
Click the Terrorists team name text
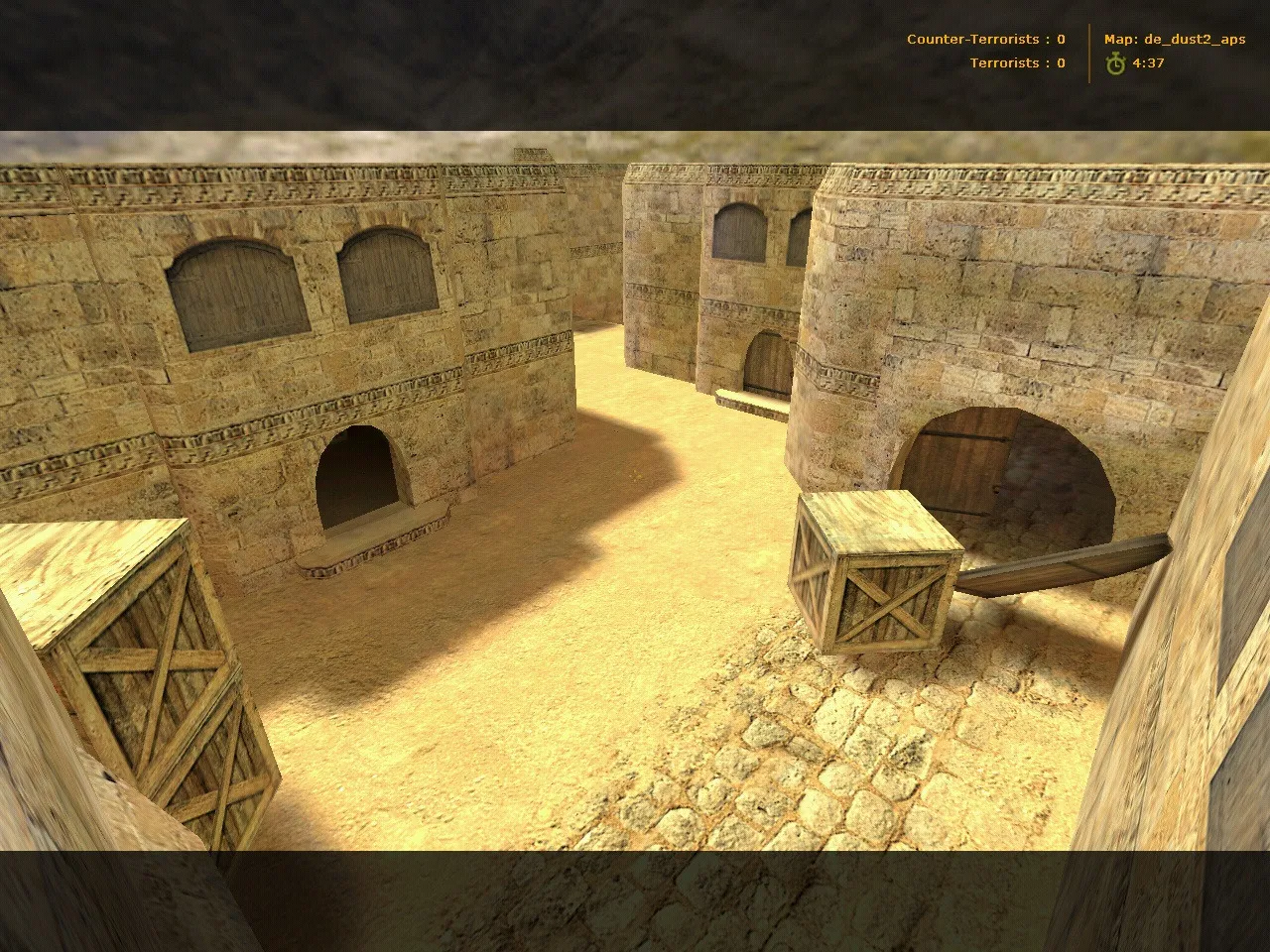click(1004, 62)
